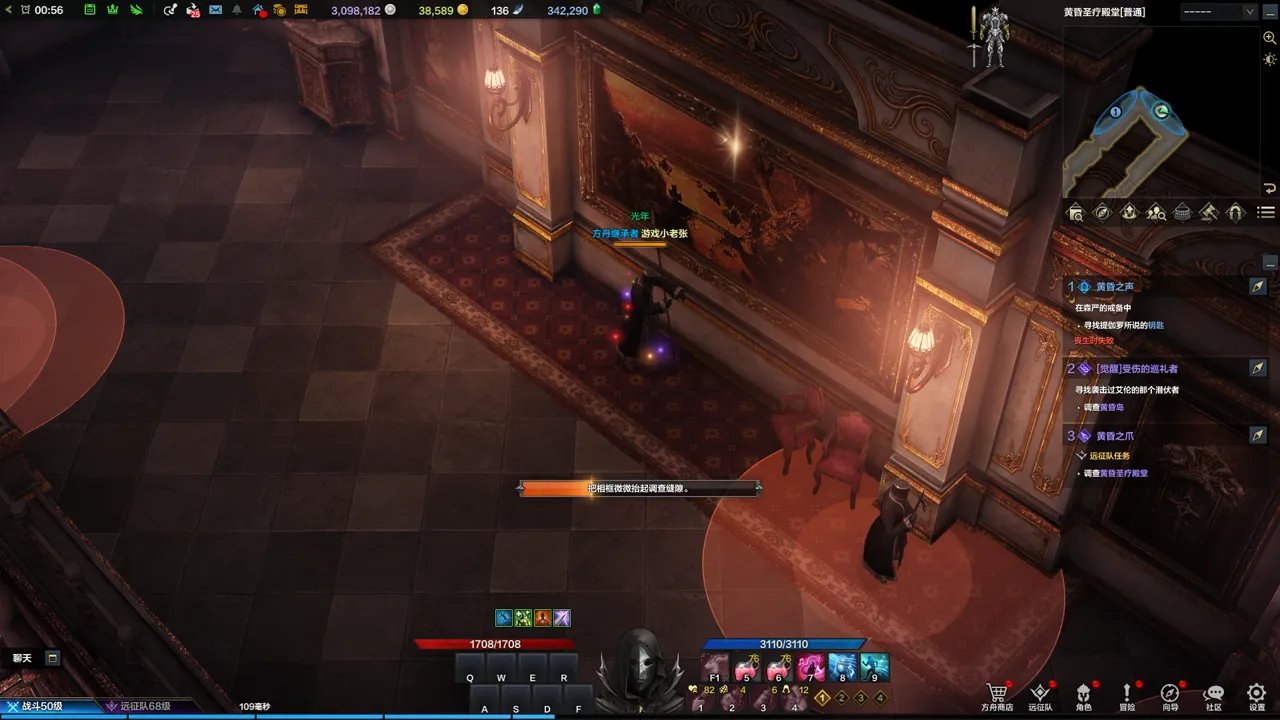
Task: Click the minimap zoom-in magnifier
Action: (x=1269, y=36)
